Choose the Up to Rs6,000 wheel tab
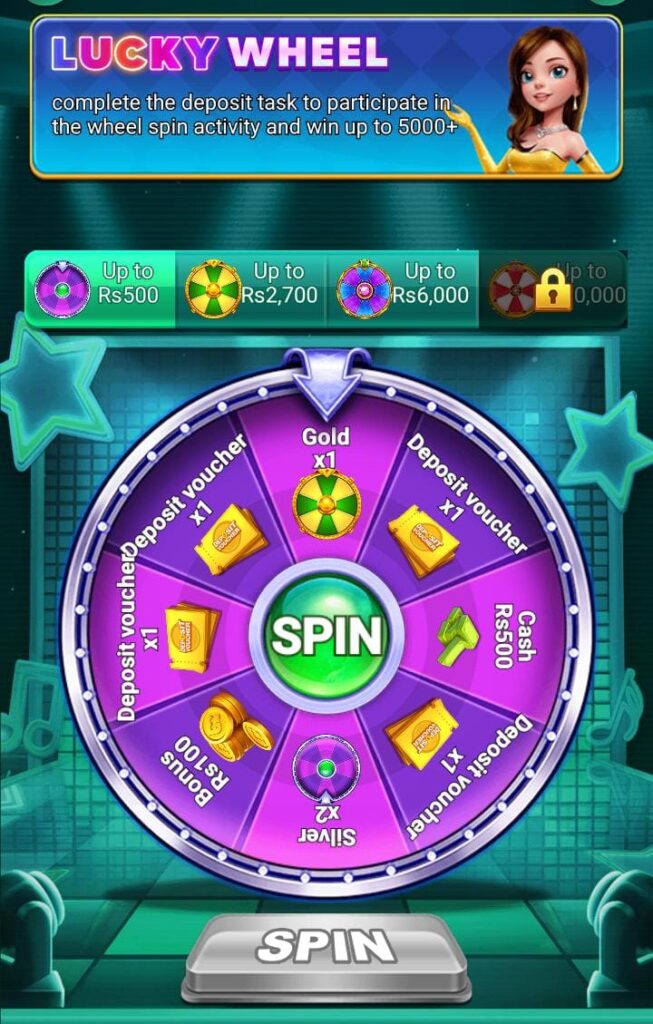Viewport: 653px width, 1024px height. pyautogui.click(x=402, y=283)
